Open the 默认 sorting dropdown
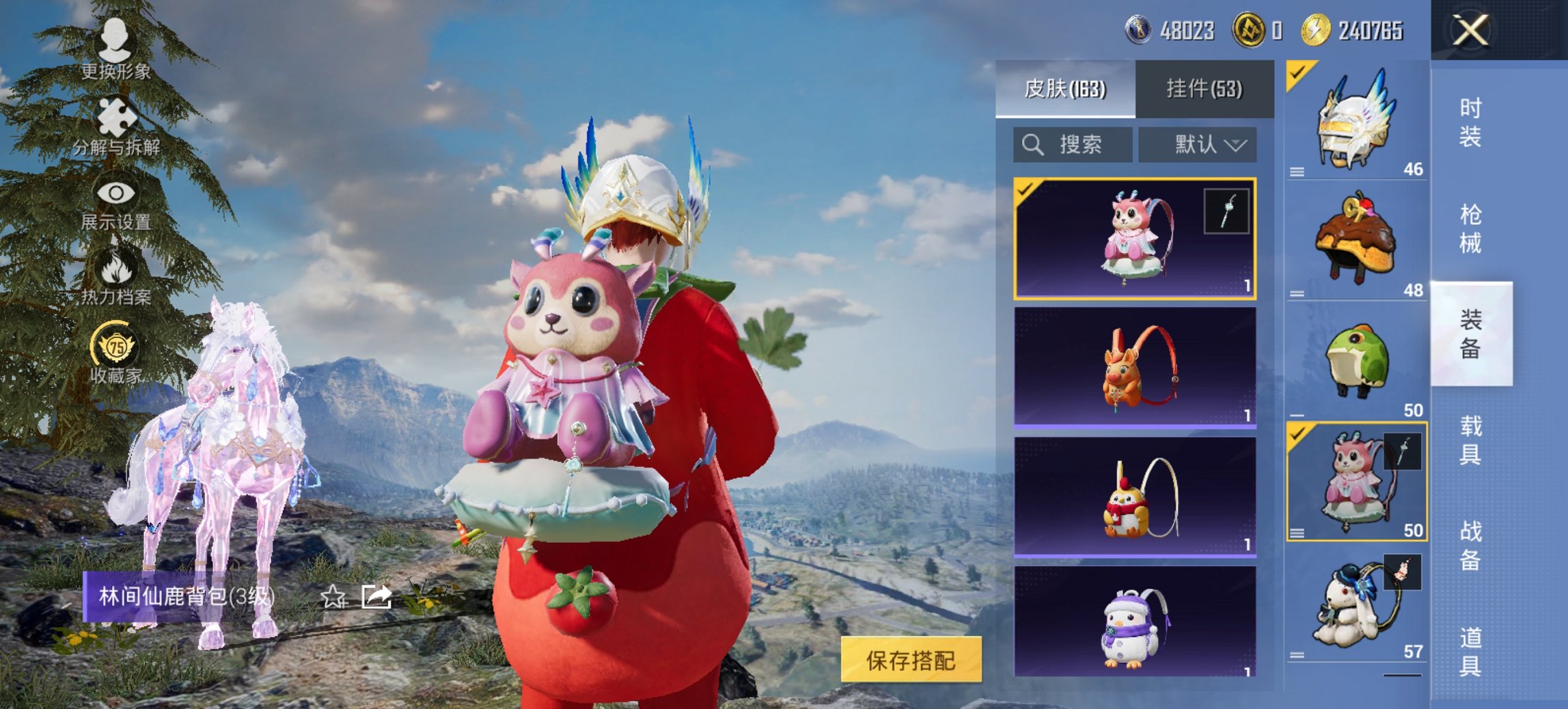 (1198, 146)
